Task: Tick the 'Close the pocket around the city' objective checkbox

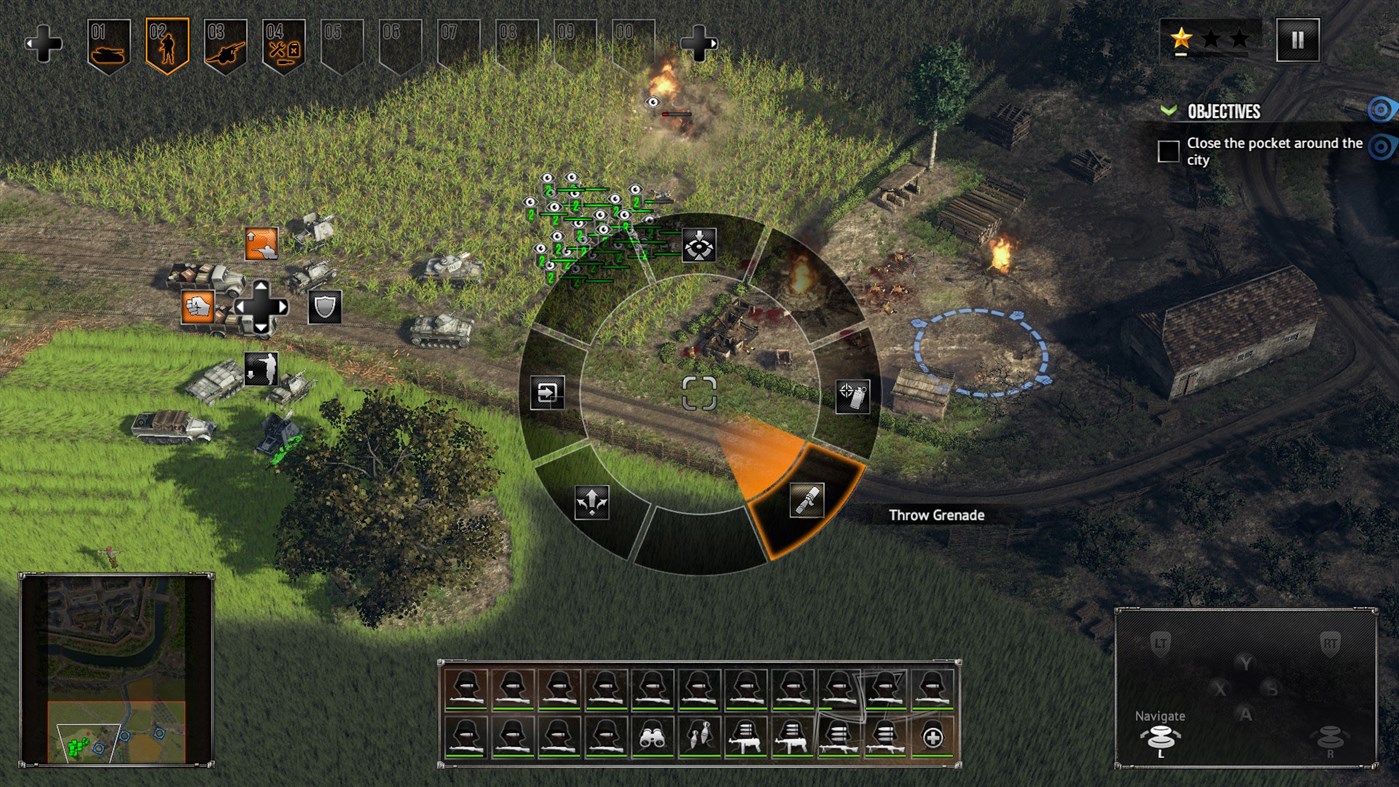Action: (x=1167, y=151)
